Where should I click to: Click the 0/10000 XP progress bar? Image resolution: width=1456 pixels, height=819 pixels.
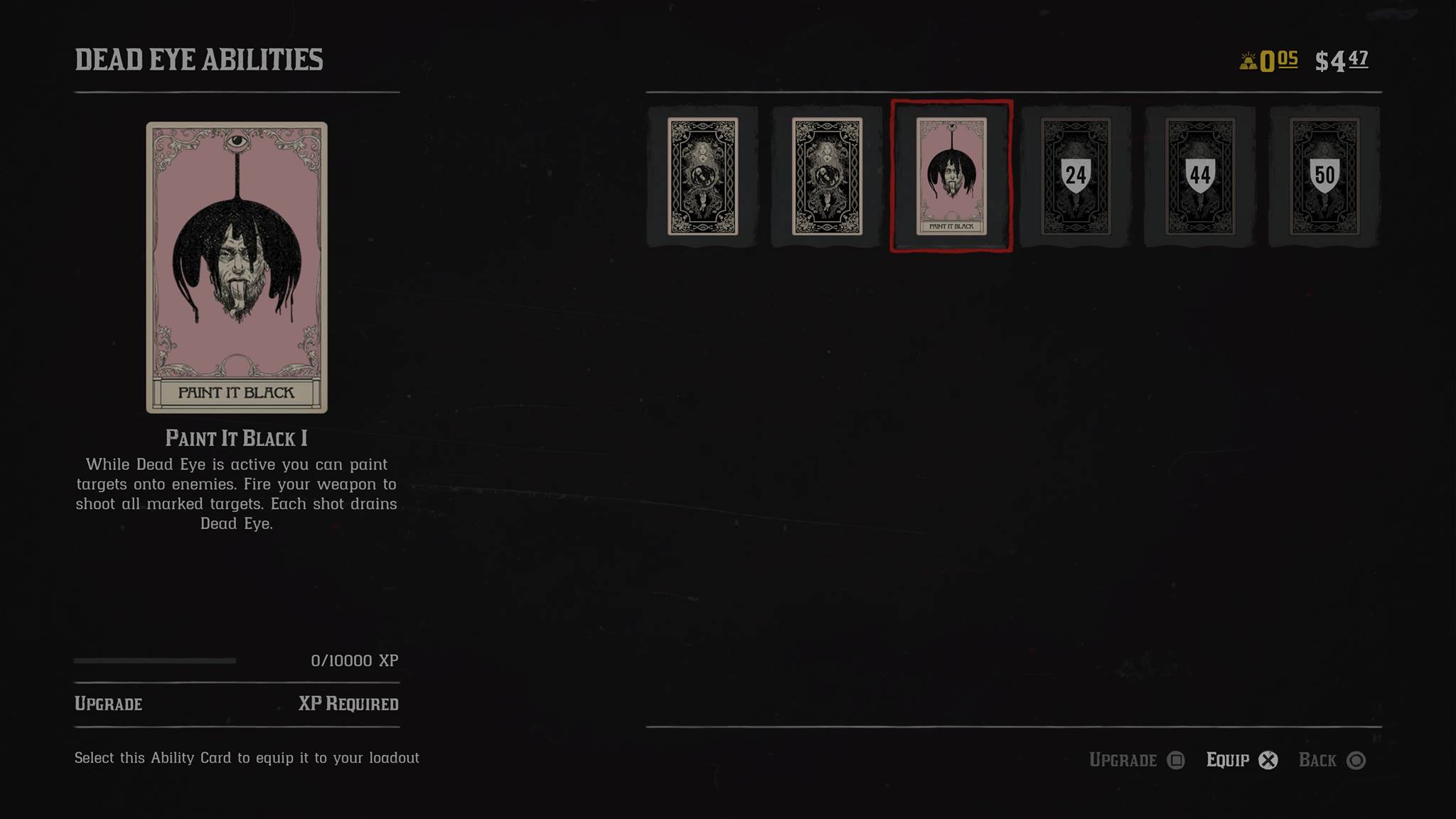coord(155,660)
